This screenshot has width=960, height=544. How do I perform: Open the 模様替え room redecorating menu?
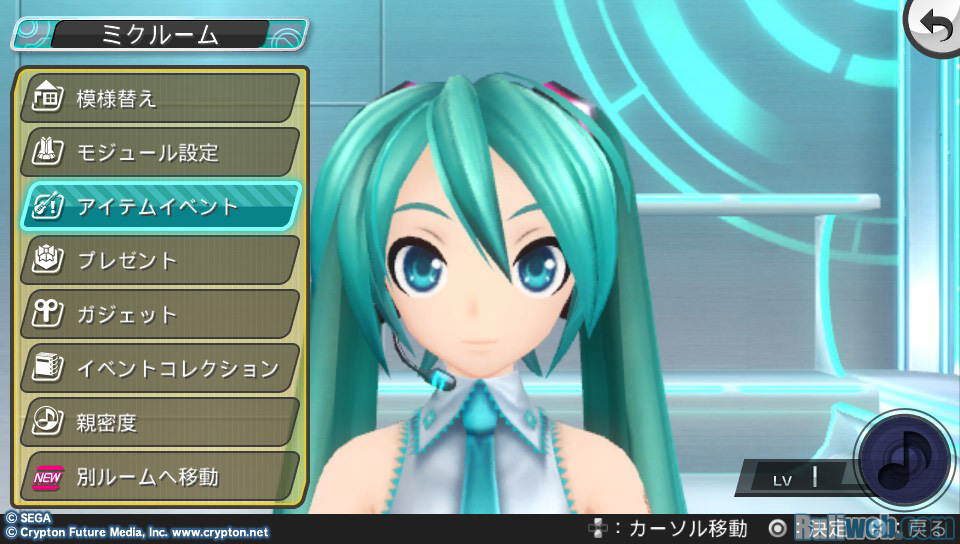pyautogui.click(x=160, y=99)
